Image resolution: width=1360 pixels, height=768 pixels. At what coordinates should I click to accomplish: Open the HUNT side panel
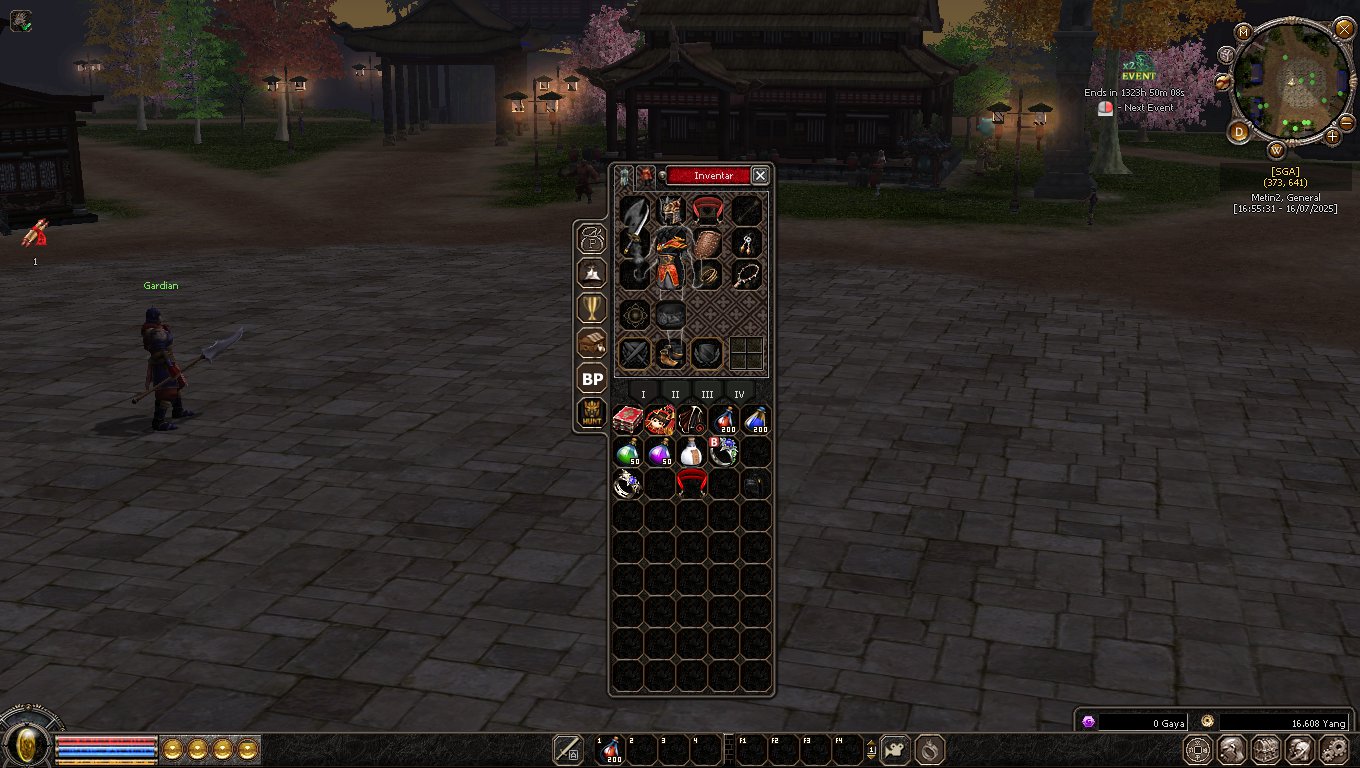(x=592, y=412)
